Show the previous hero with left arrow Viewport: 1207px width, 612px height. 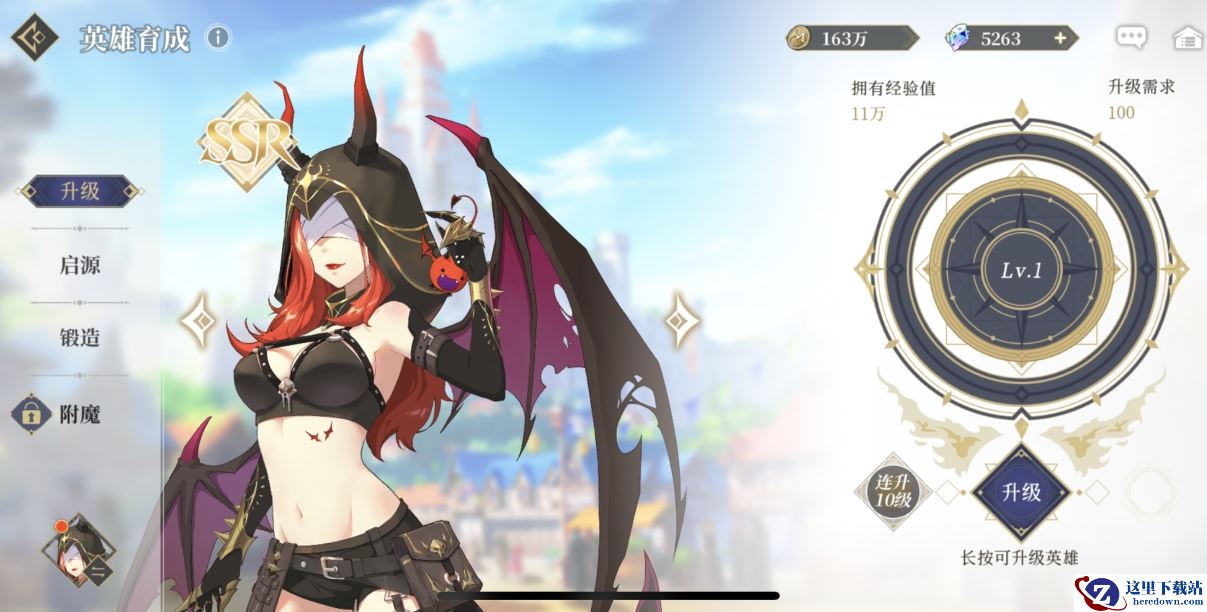coord(198,321)
